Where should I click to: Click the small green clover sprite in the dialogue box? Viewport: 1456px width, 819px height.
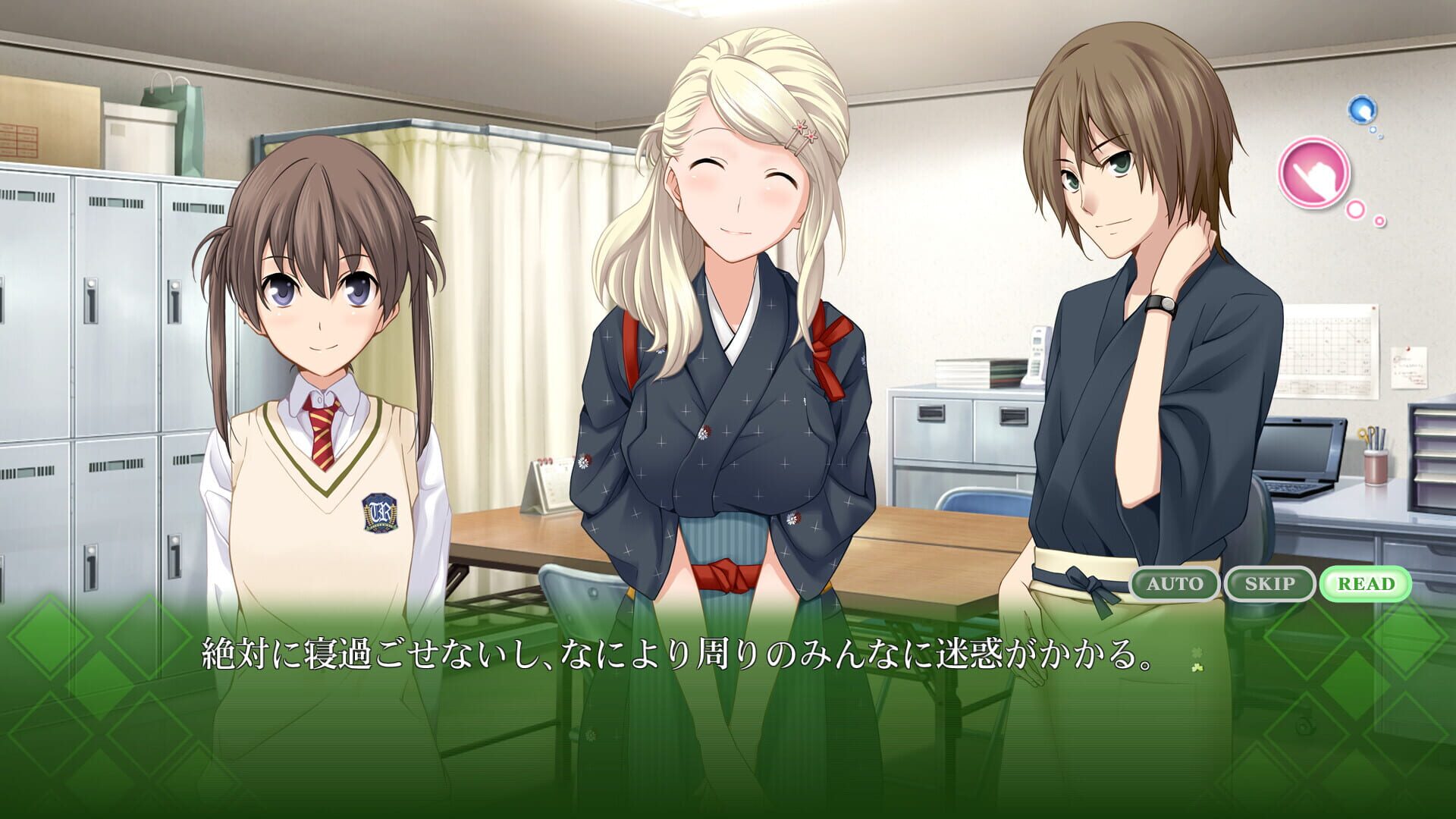point(1197,669)
